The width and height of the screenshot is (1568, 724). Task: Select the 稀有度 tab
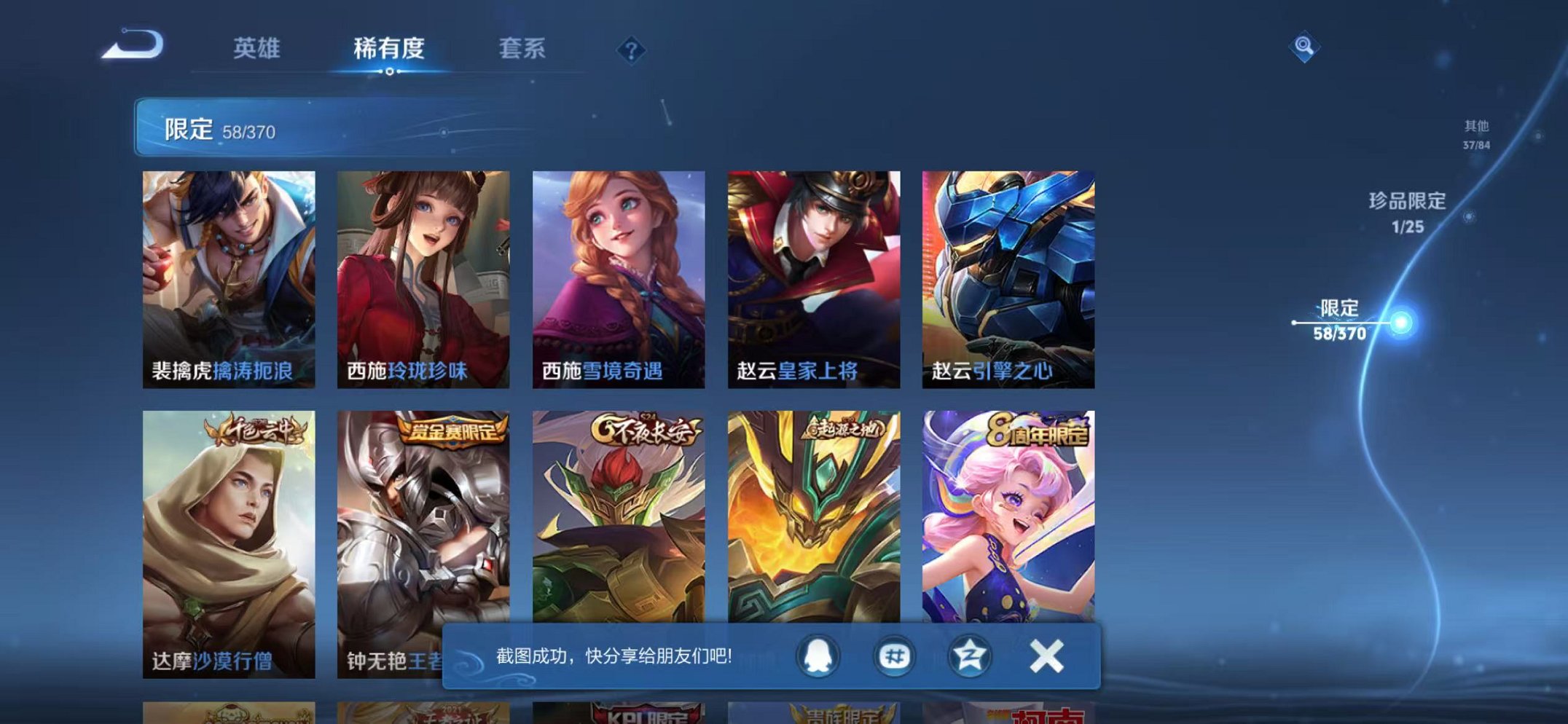coord(390,47)
